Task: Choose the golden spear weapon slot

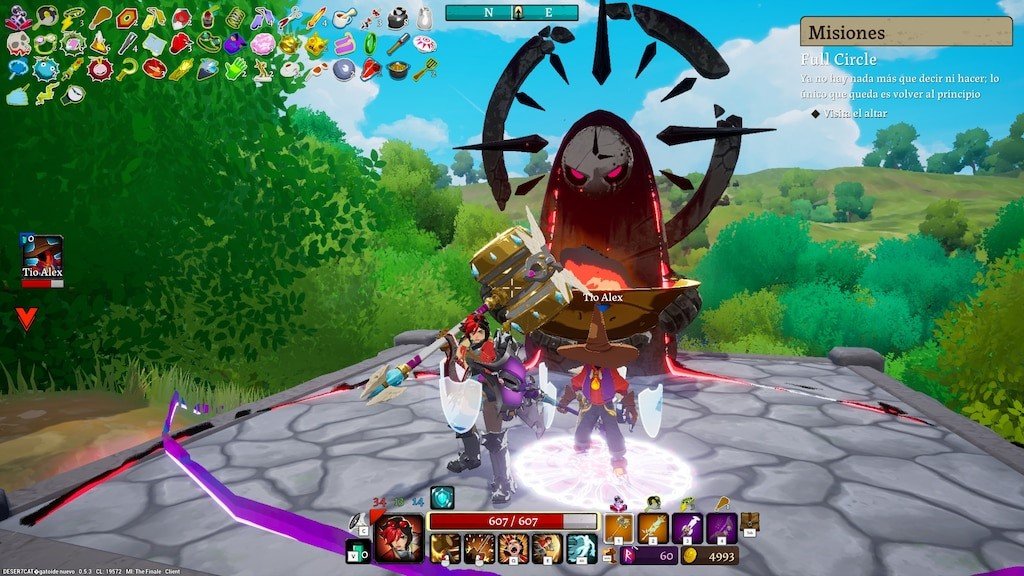Action: pos(654,528)
